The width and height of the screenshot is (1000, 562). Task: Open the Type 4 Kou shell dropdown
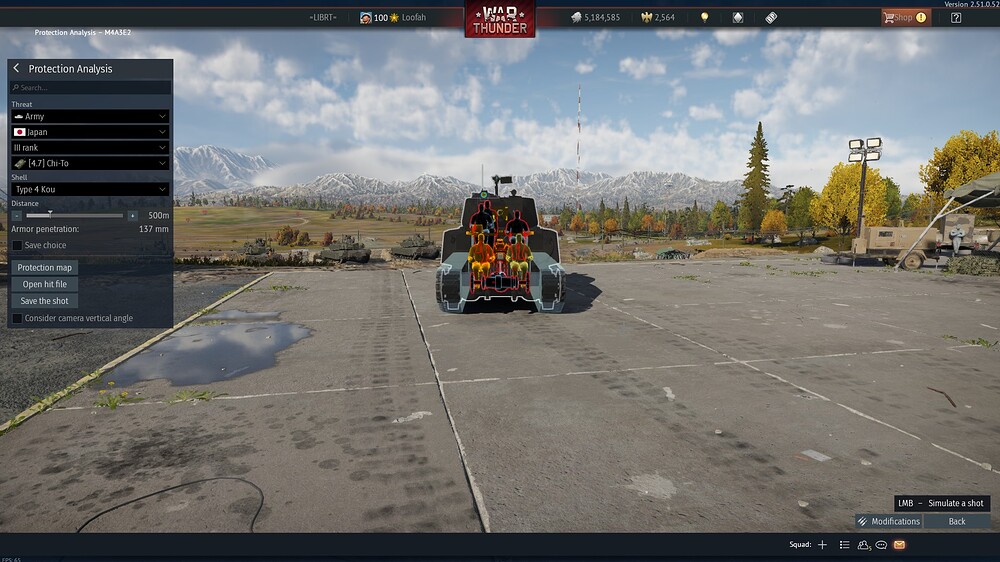point(90,189)
